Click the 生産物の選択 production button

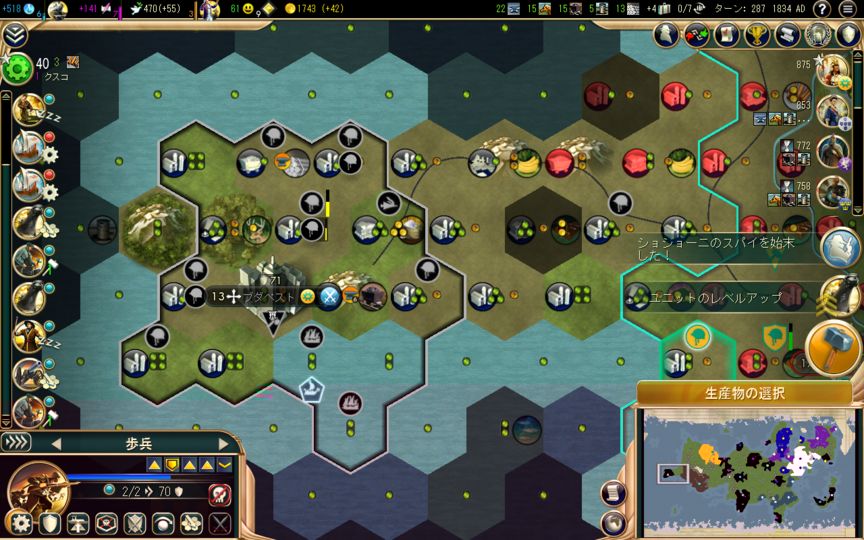744,393
